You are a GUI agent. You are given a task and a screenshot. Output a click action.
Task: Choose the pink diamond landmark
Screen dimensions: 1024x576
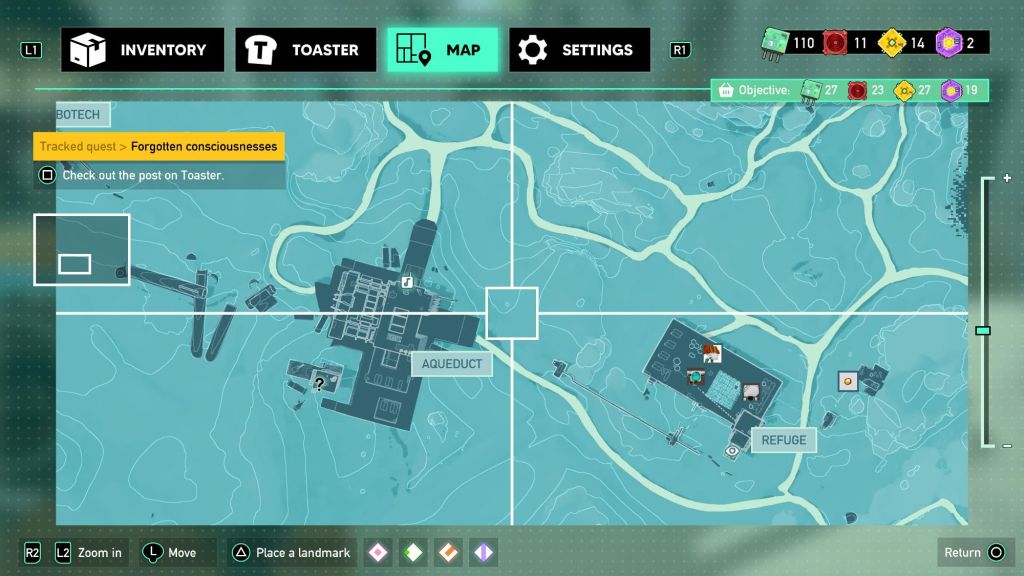pyautogui.click(x=378, y=552)
